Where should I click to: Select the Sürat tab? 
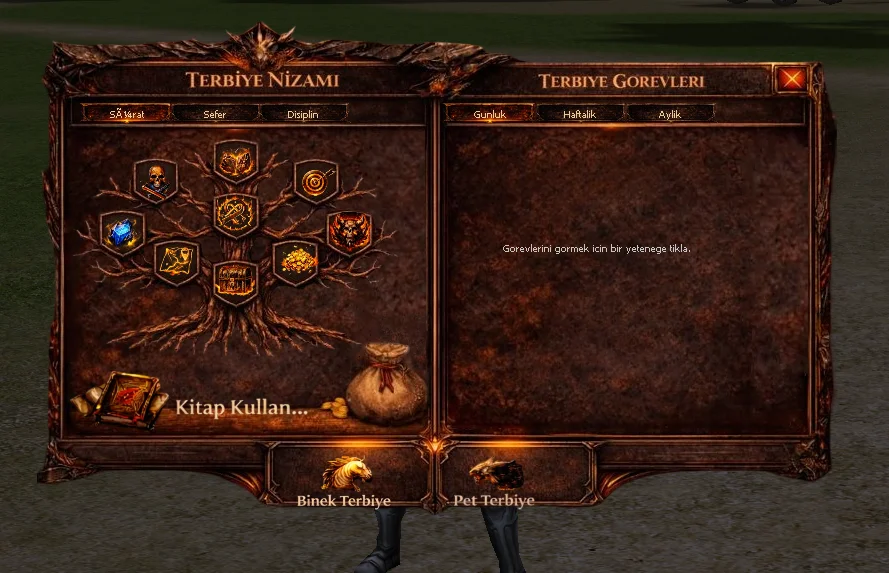127,114
